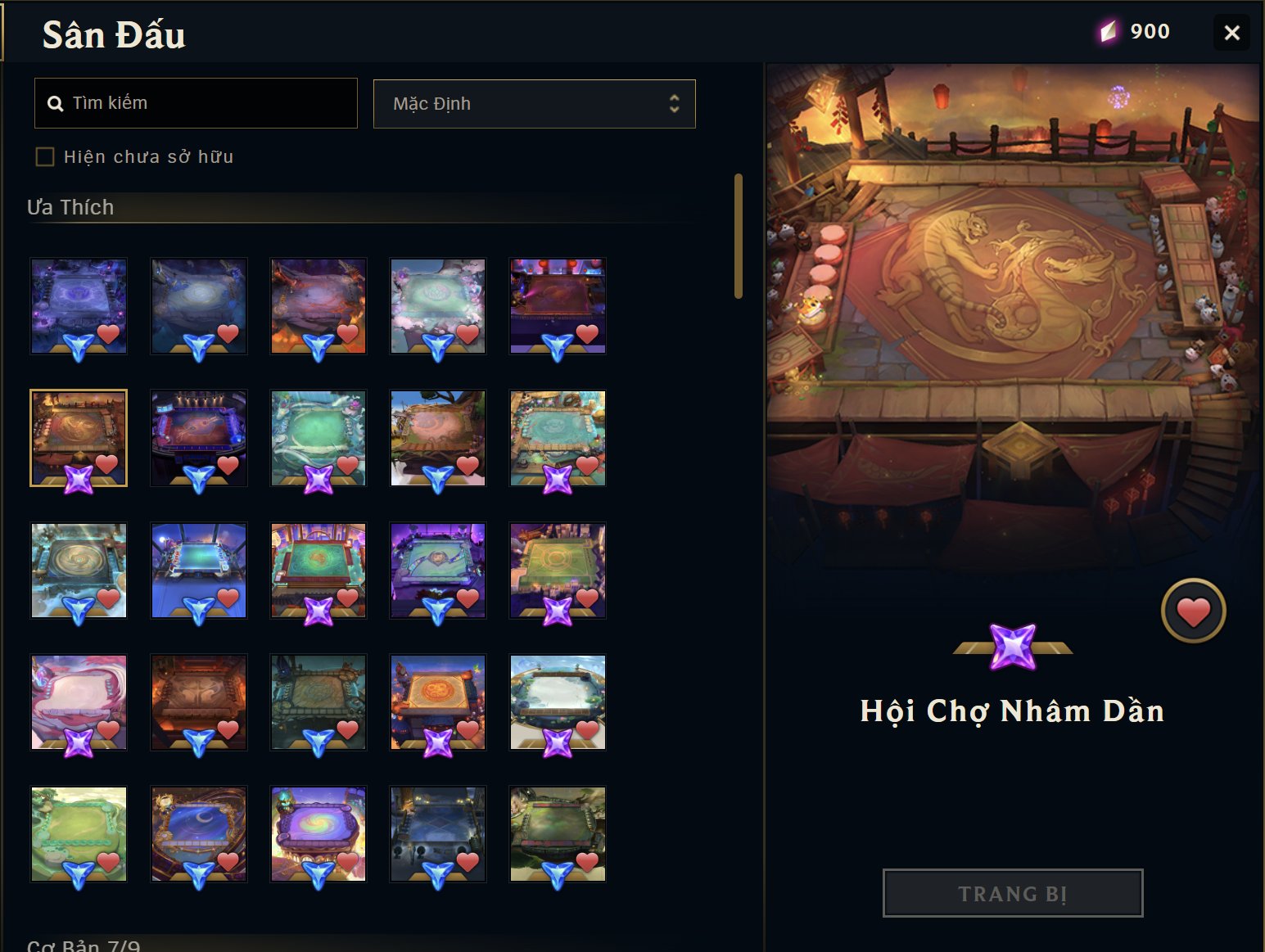Viewport: 1265px width, 952px height.
Task: Choose the pink swirling cloud arena thumbnail
Action: coord(79,702)
